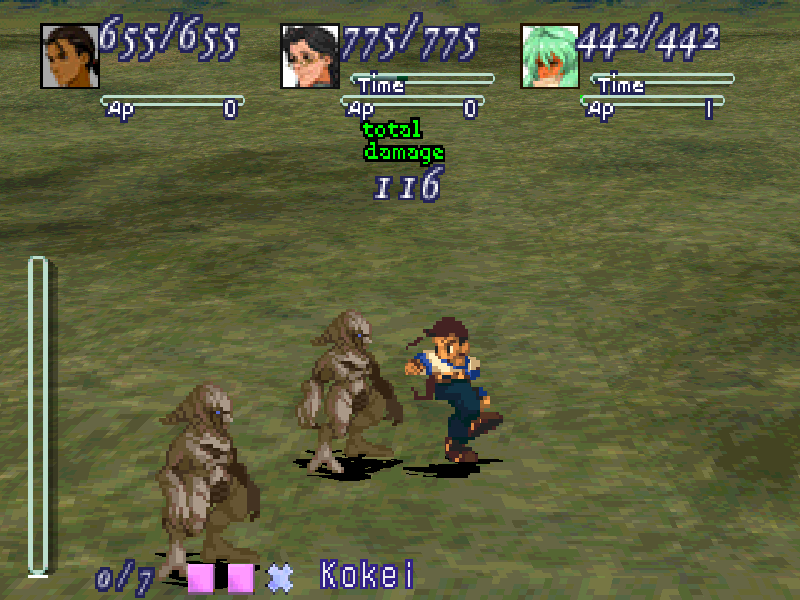Click Citan's portrait with glasses
This screenshot has width=800, height=600.
point(310,55)
